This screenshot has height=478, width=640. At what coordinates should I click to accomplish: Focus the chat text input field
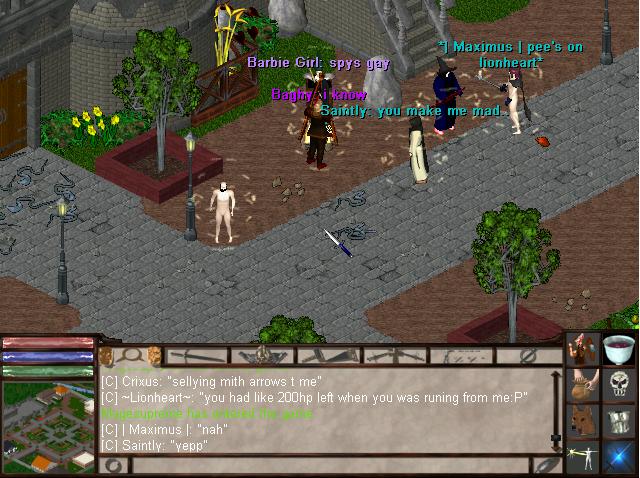click(330, 465)
